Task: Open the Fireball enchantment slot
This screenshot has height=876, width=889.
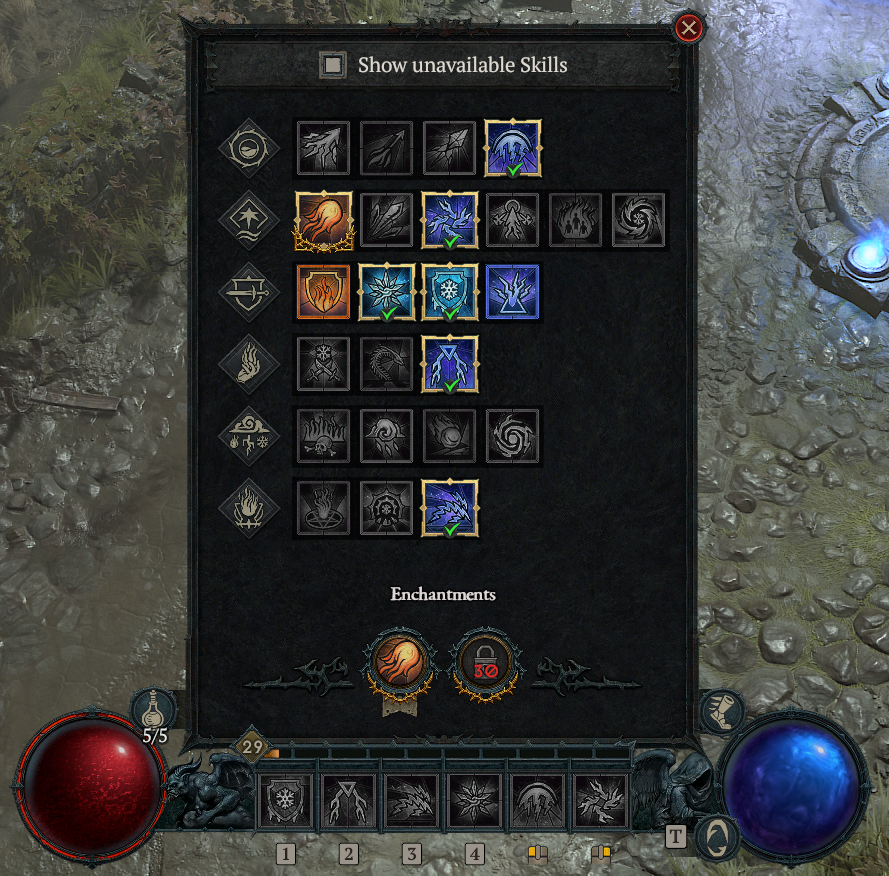Action: [400, 661]
